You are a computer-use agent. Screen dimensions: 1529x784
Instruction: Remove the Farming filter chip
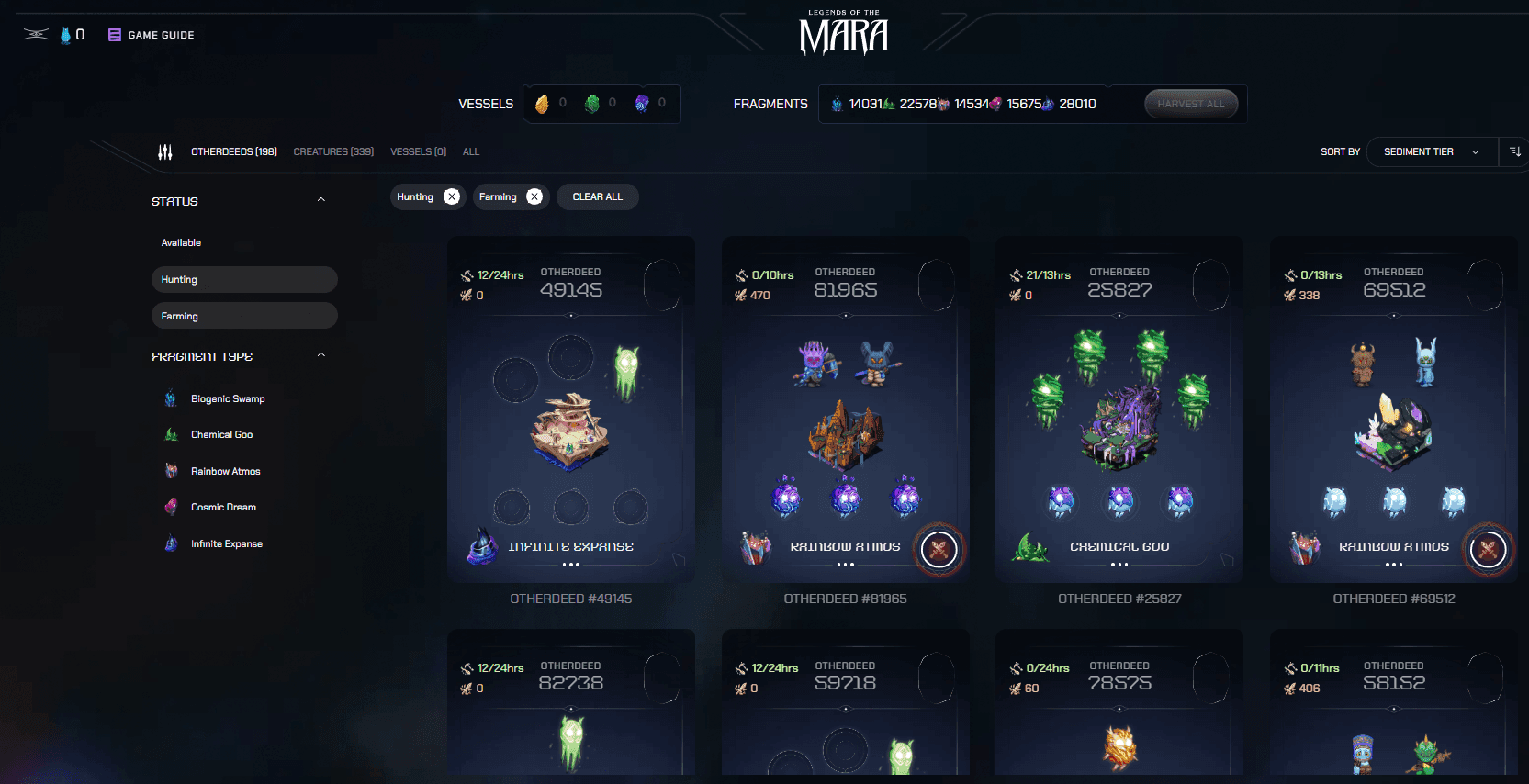point(534,196)
